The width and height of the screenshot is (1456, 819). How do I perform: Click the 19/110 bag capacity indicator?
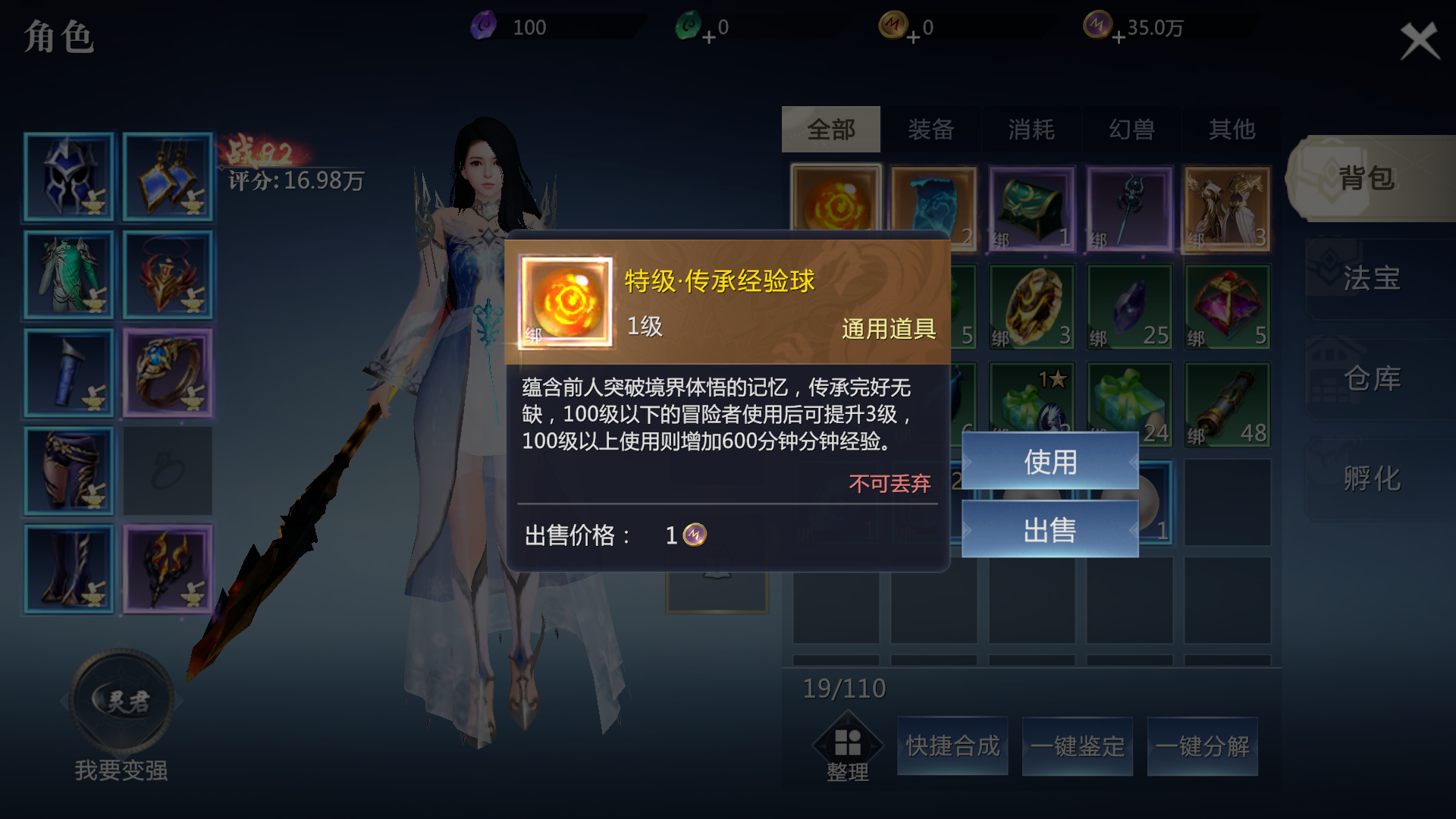point(844,687)
